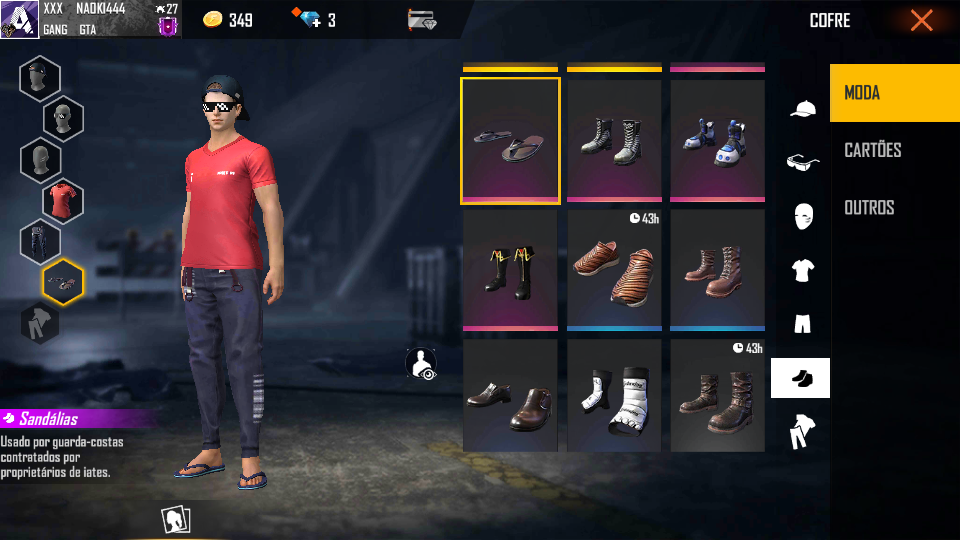The height and width of the screenshot is (540, 960).
Task: Switch to the t-shirt category
Action: coord(802,270)
